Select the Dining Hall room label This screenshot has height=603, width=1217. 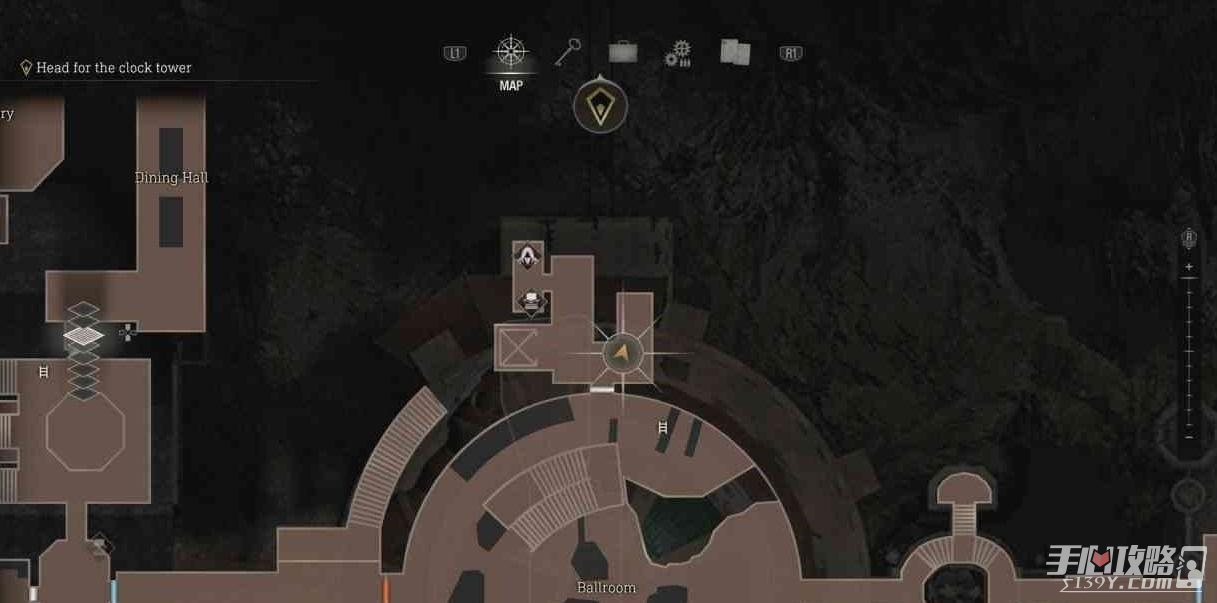pyautogui.click(x=172, y=178)
